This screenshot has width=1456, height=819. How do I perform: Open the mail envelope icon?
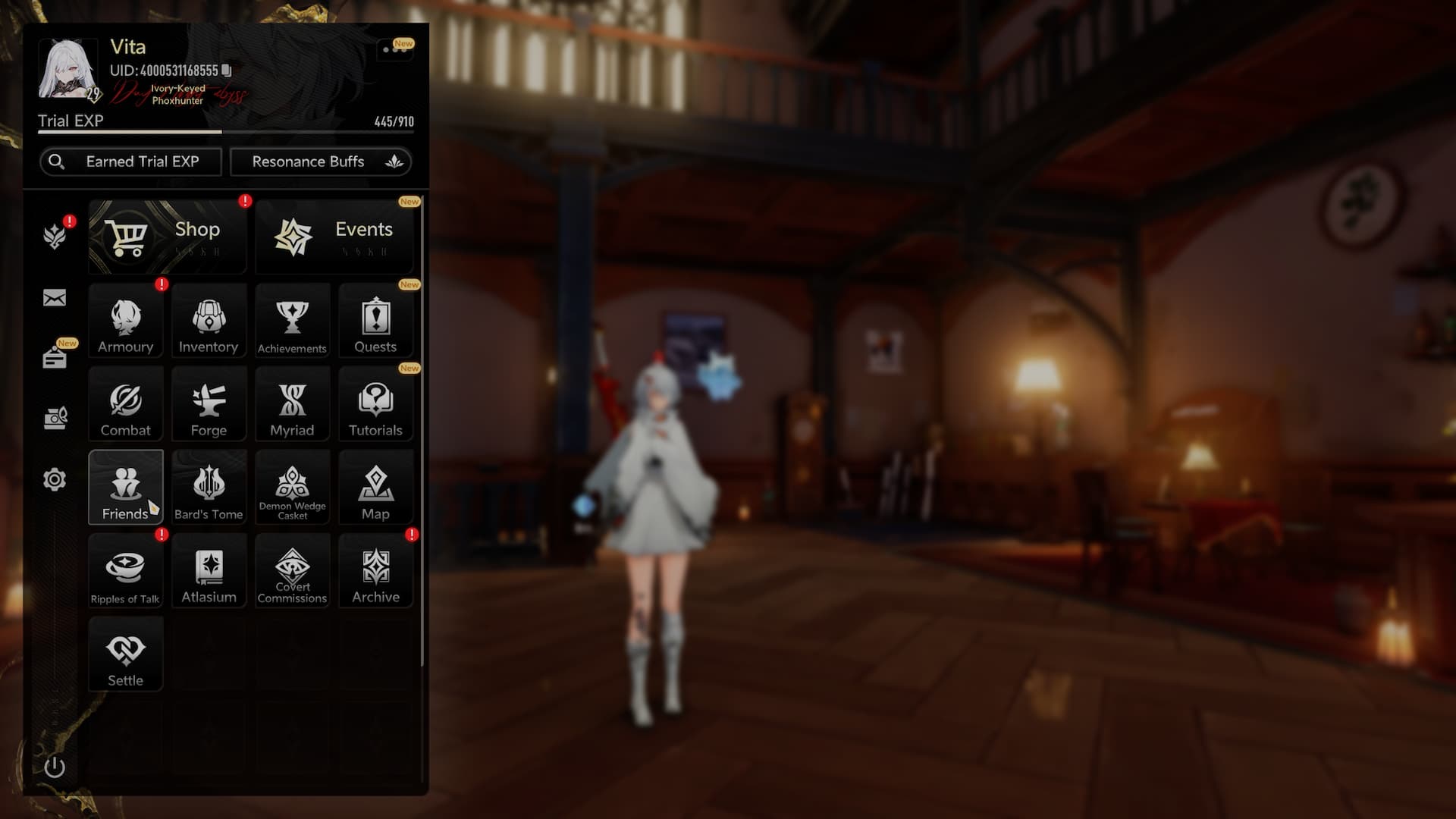(55, 298)
